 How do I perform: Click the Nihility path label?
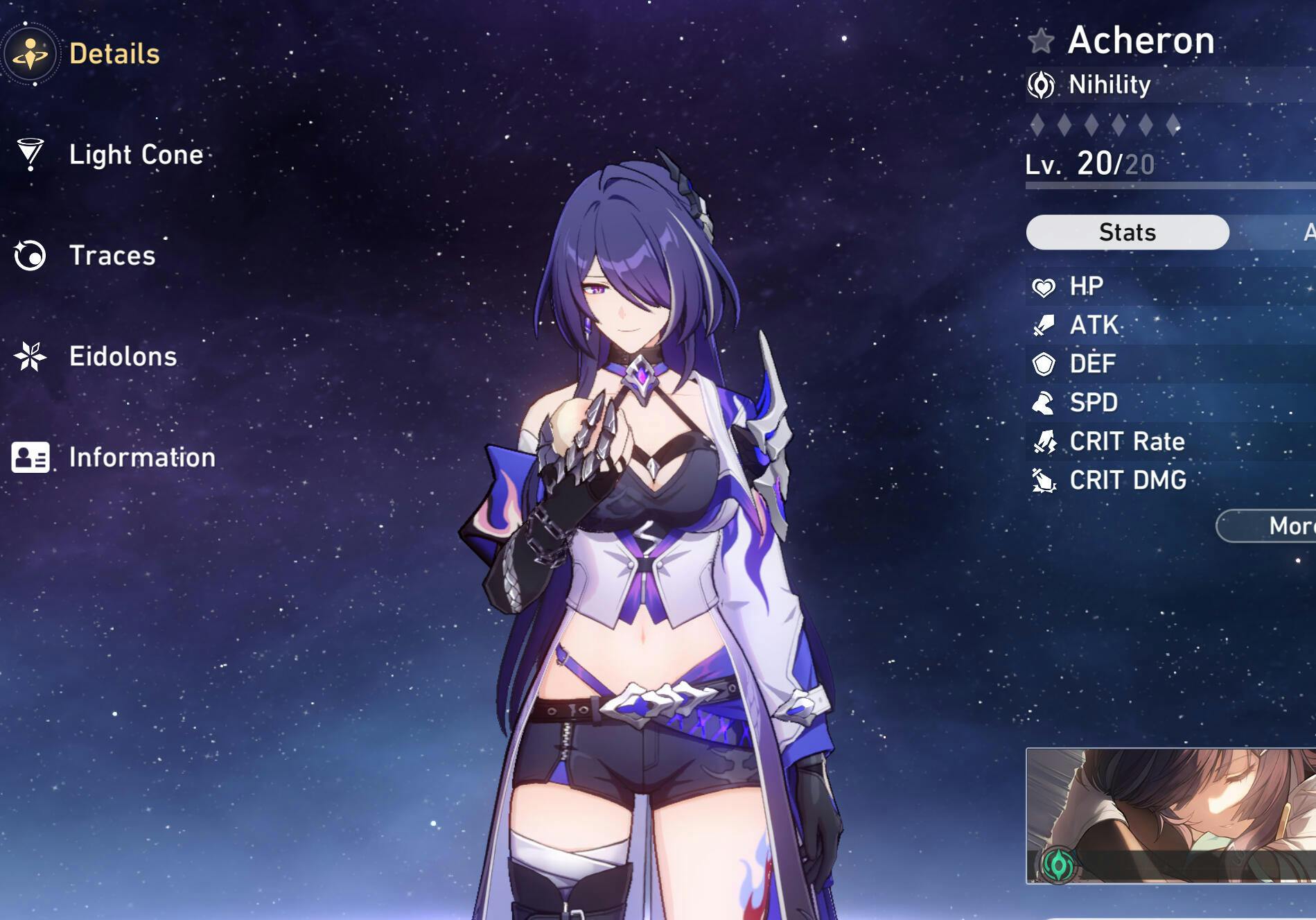[x=1109, y=85]
